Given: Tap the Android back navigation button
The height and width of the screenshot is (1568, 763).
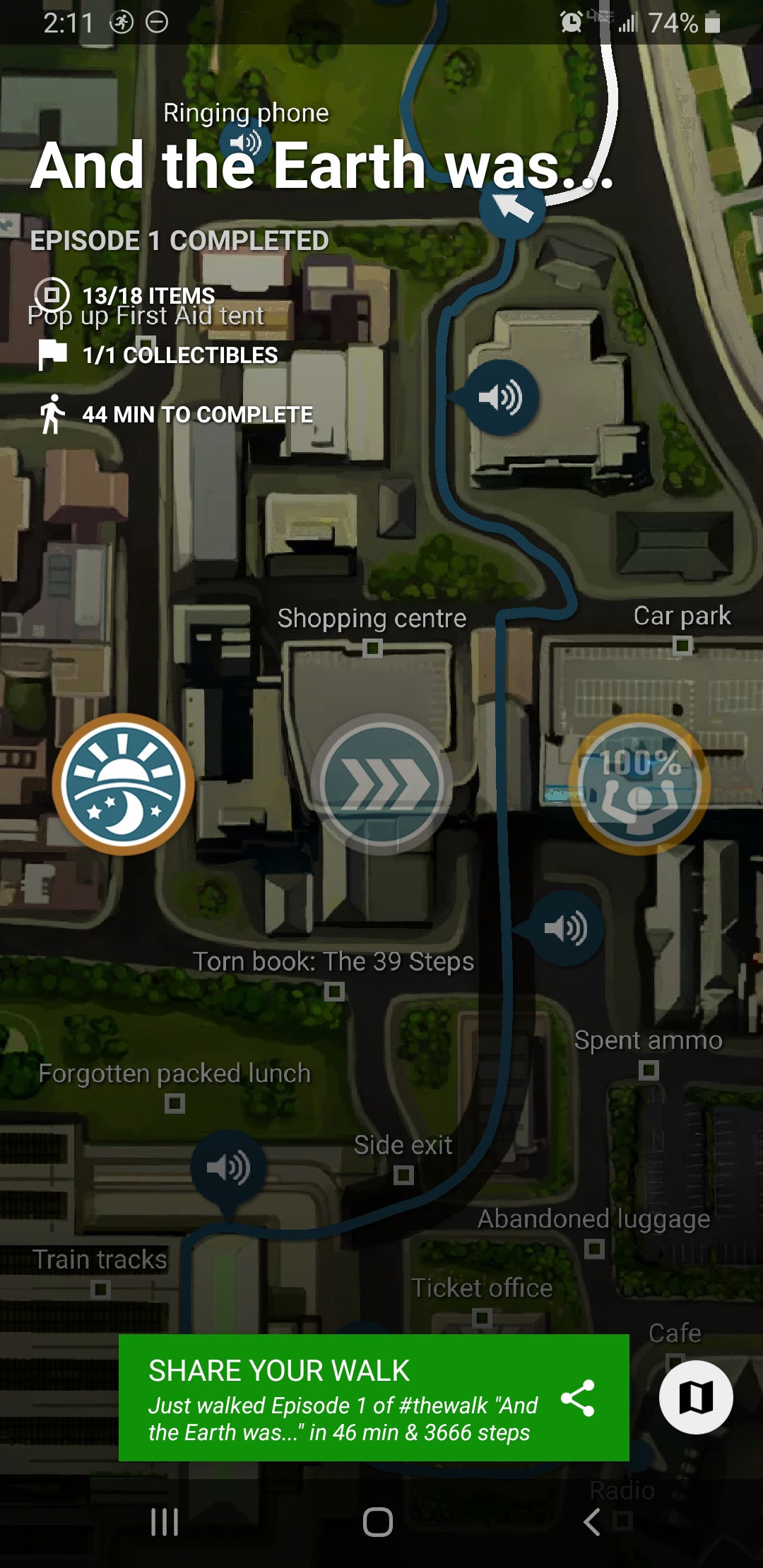Looking at the screenshot, I should click(592, 1521).
